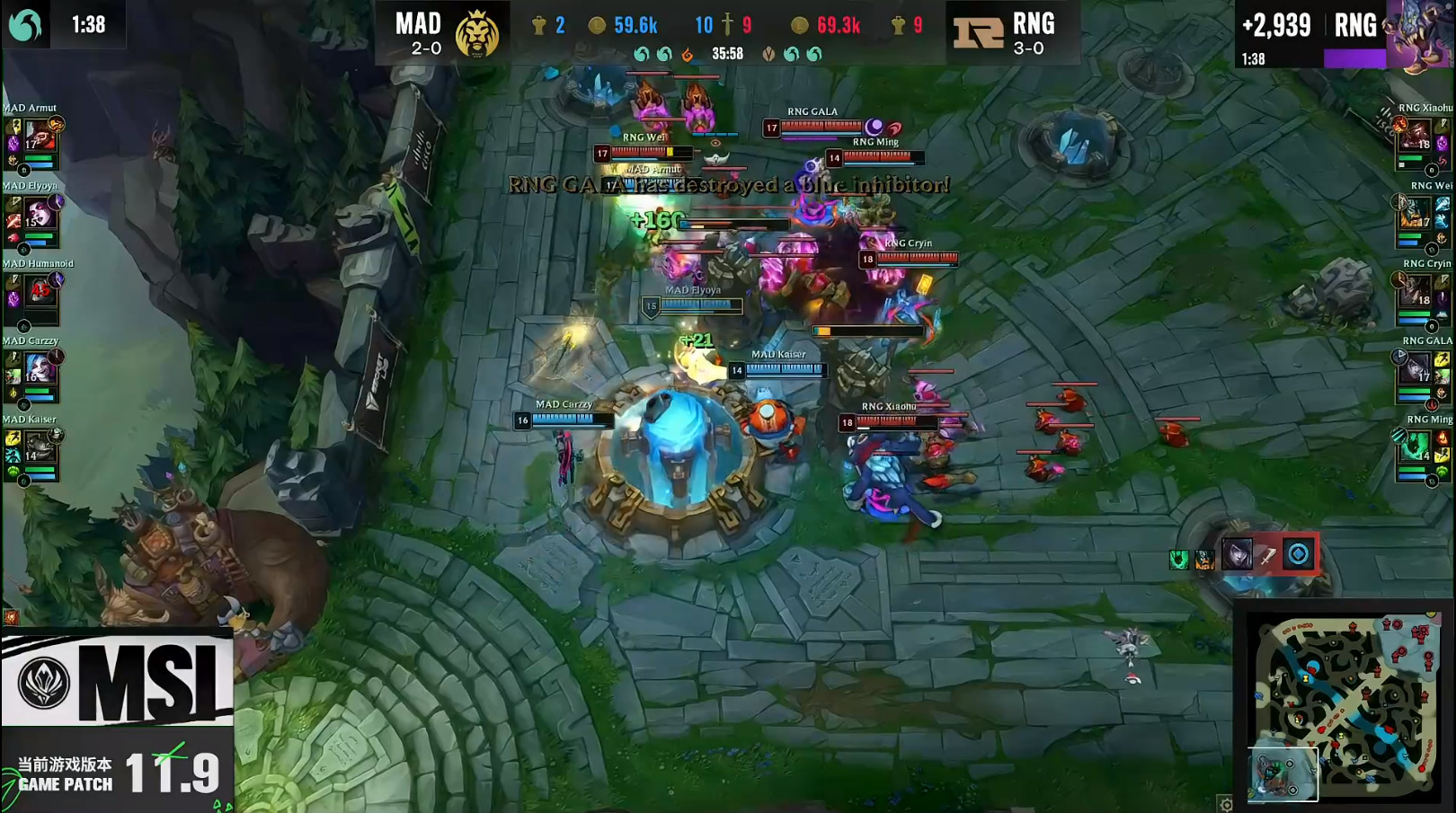The height and width of the screenshot is (813, 1456).
Task: Select MAD Carzzy's champion portrait
Action: (x=40, y=369)
